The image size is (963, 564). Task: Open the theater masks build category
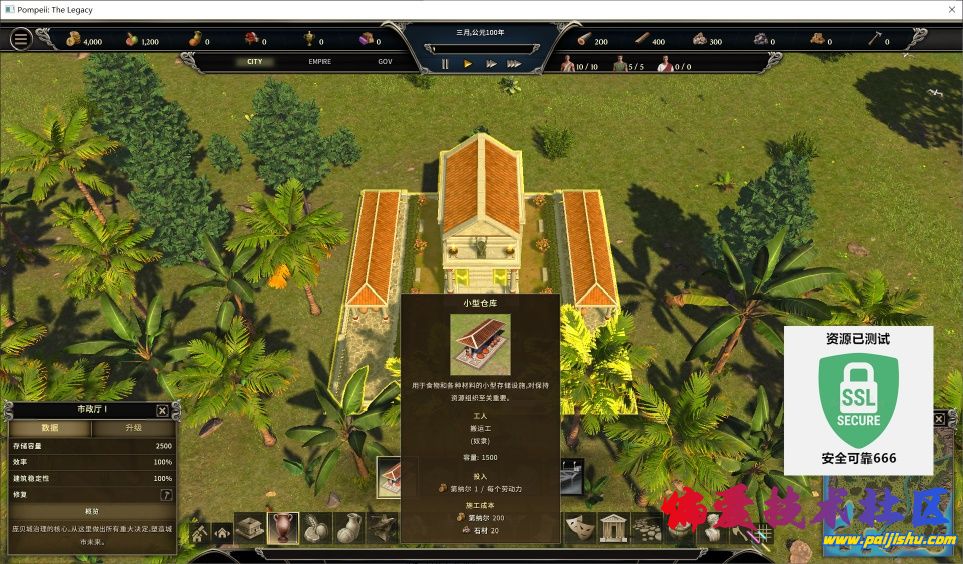point(578,527)
